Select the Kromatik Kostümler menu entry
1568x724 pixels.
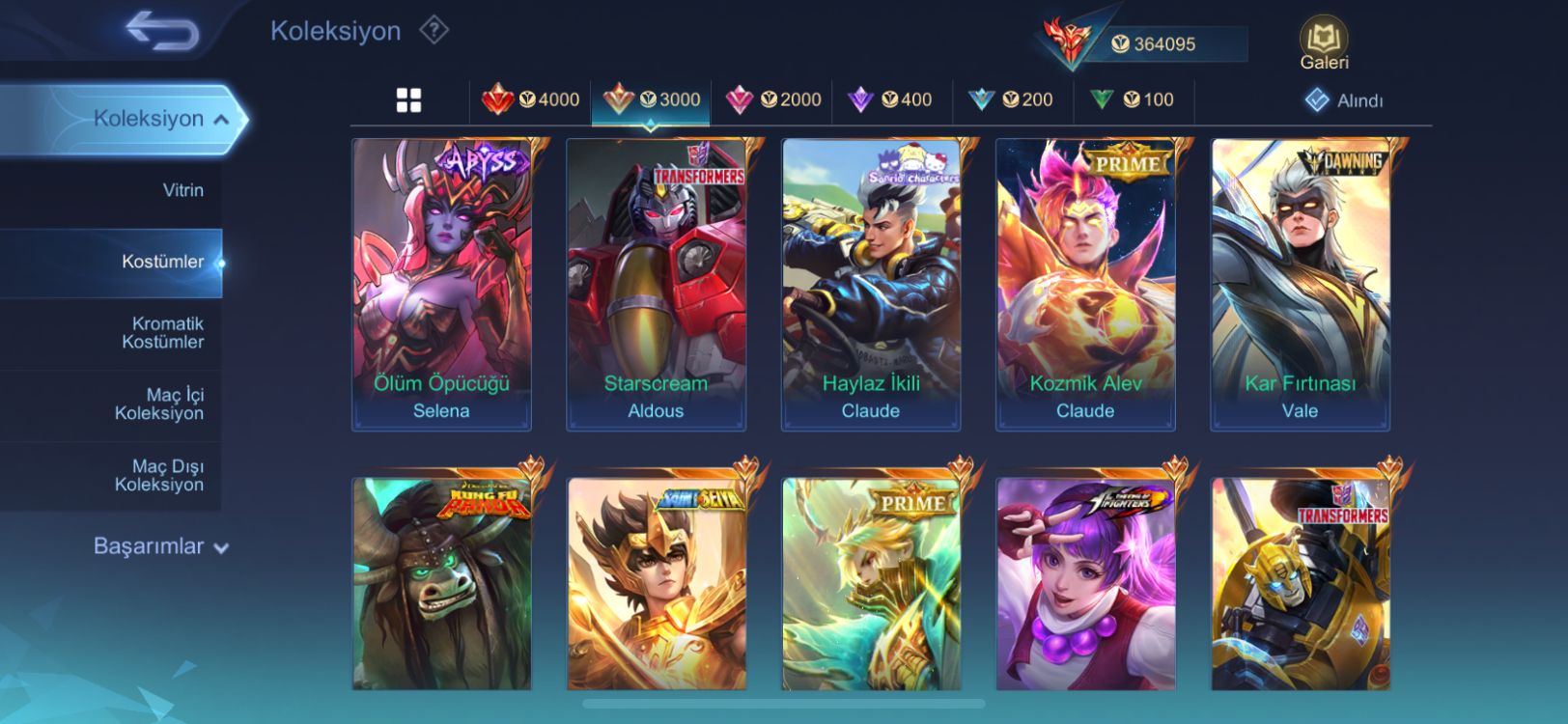pyautogui.click(x=162, y=333)
